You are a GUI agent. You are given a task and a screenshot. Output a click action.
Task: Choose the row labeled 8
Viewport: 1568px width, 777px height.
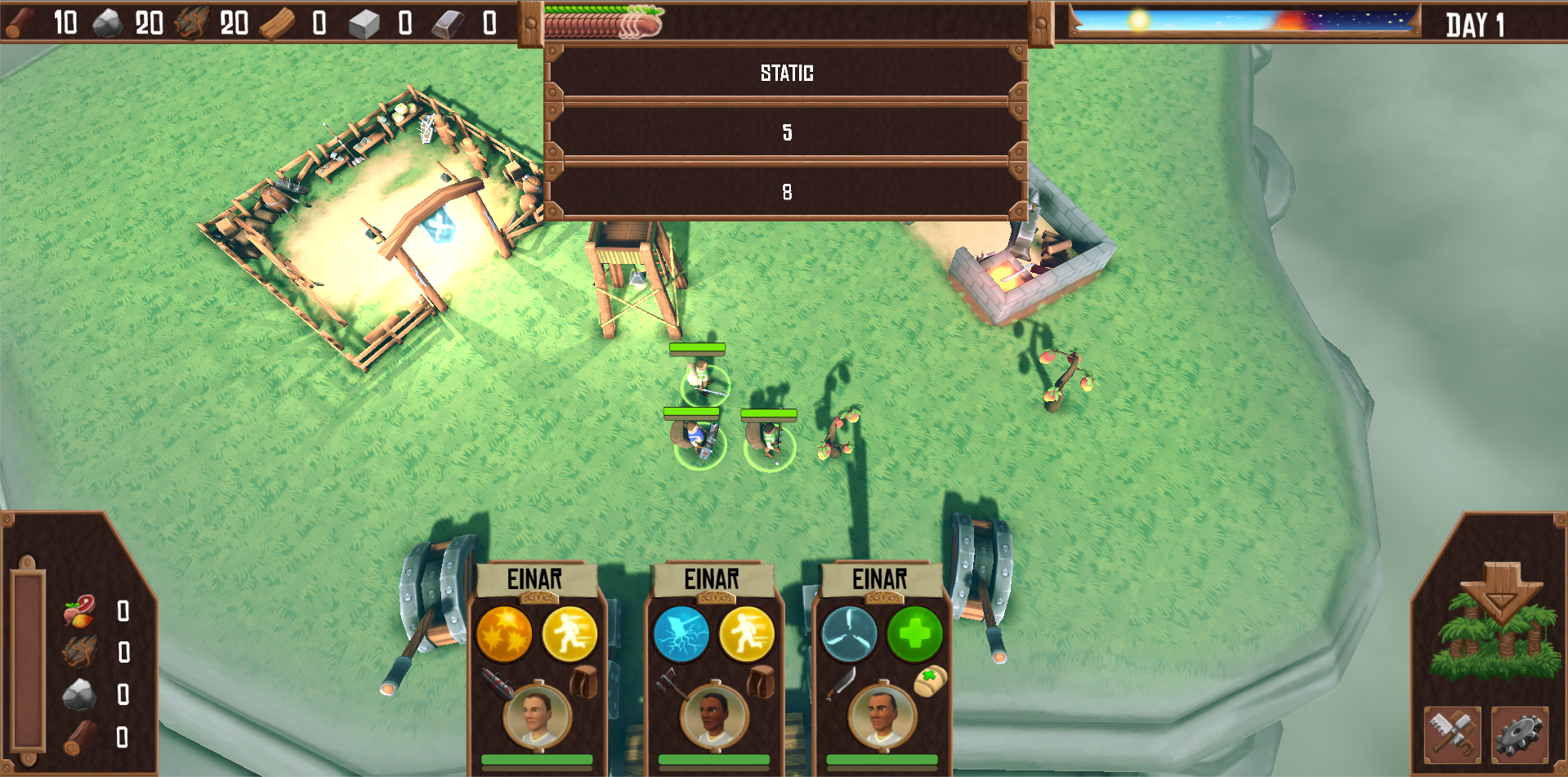point(786,192)
